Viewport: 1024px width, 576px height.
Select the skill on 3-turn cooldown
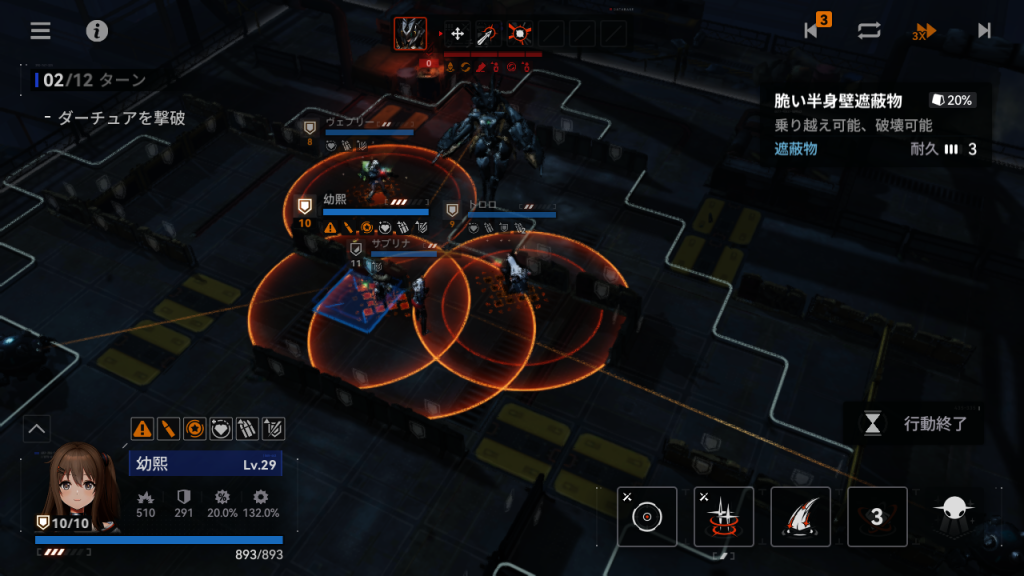click(x=877, y=516)
